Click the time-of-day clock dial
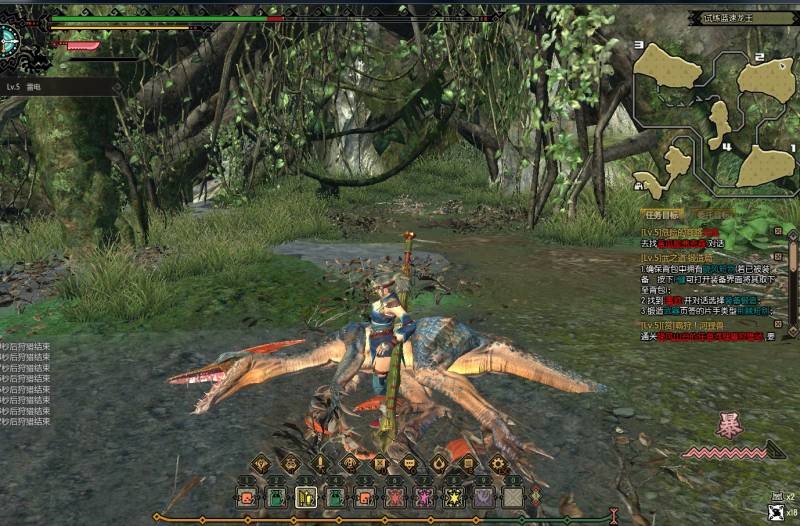The height and width of the screenshot is (526, 800). click(8, 40)
